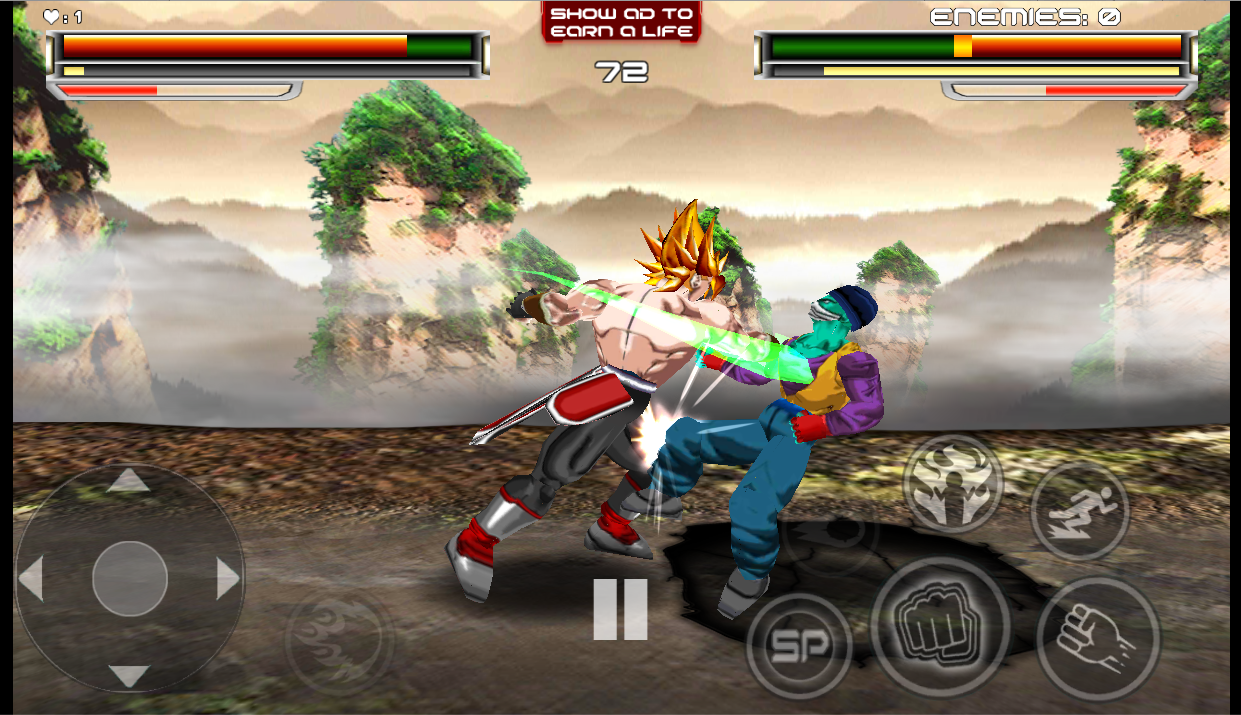Screen dimensions: 1241x715
Task: Tap the D-pad left arrow
Action: (32, 579)
